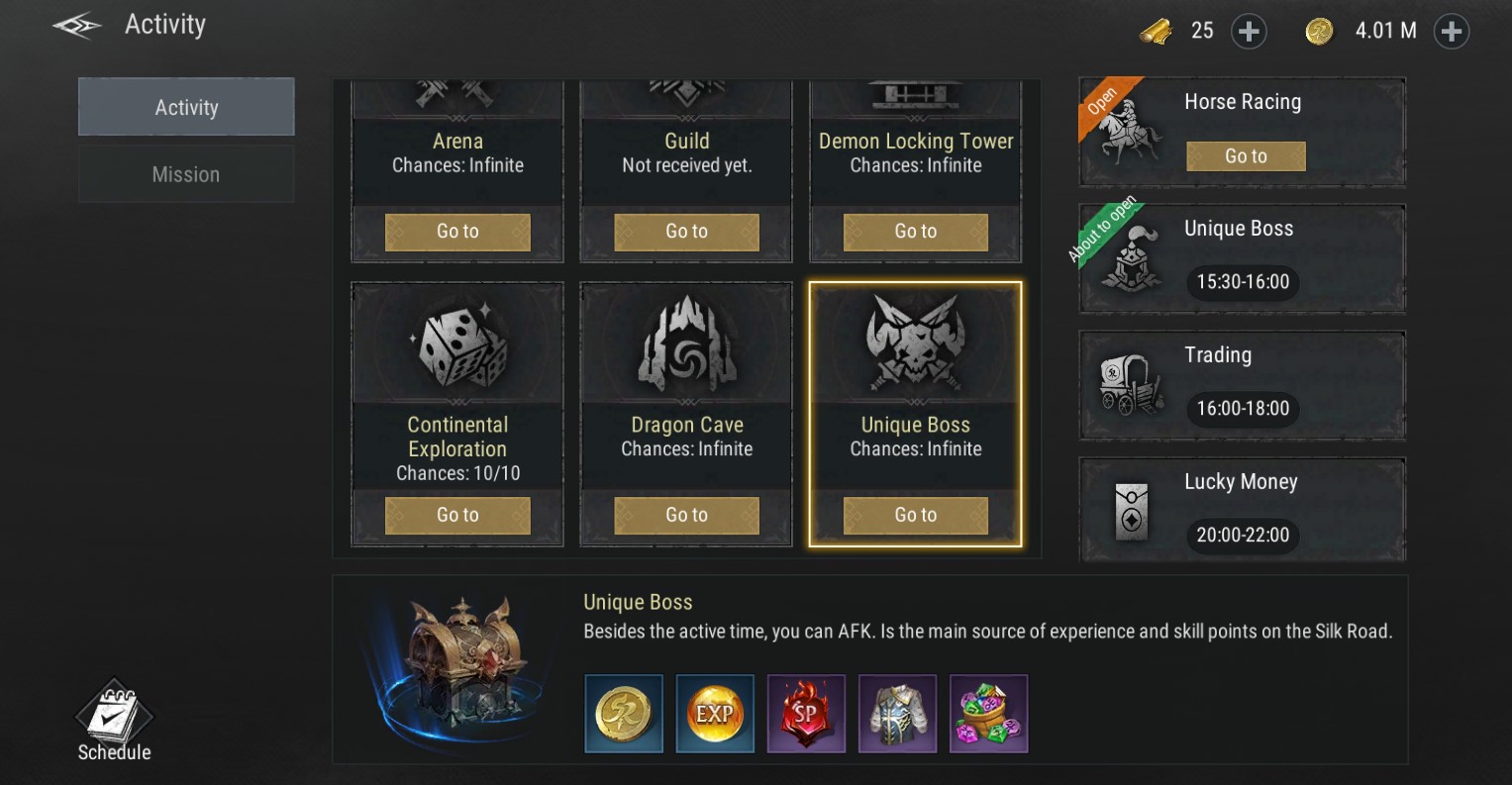This screenshot has height=785, width=1512.
Task: Go to the highlighted Unique Boss activity
Action: pyautogui.click(x=915, y=516)
